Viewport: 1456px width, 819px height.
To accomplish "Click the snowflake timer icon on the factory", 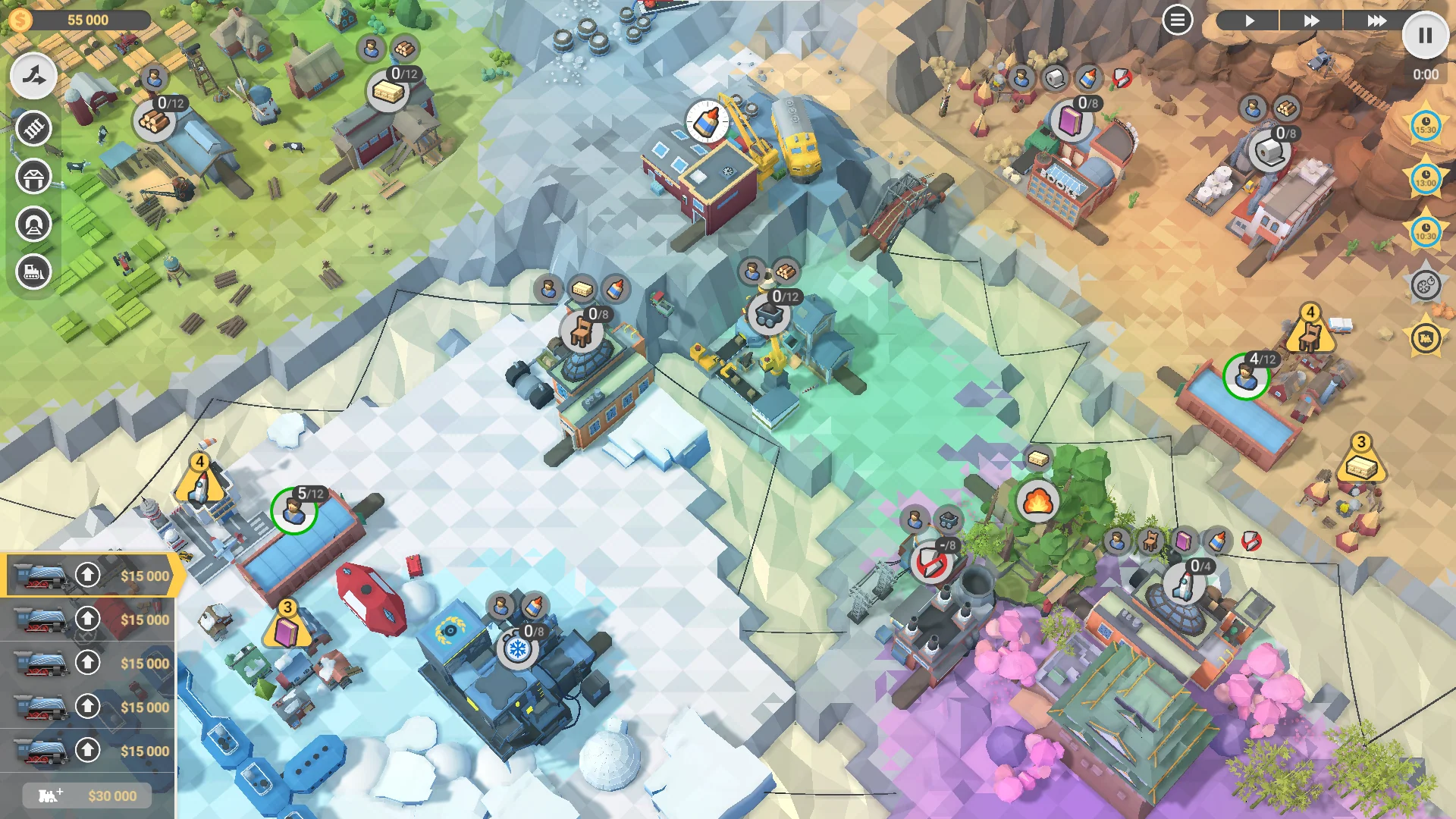I will [x=516, y=649].
